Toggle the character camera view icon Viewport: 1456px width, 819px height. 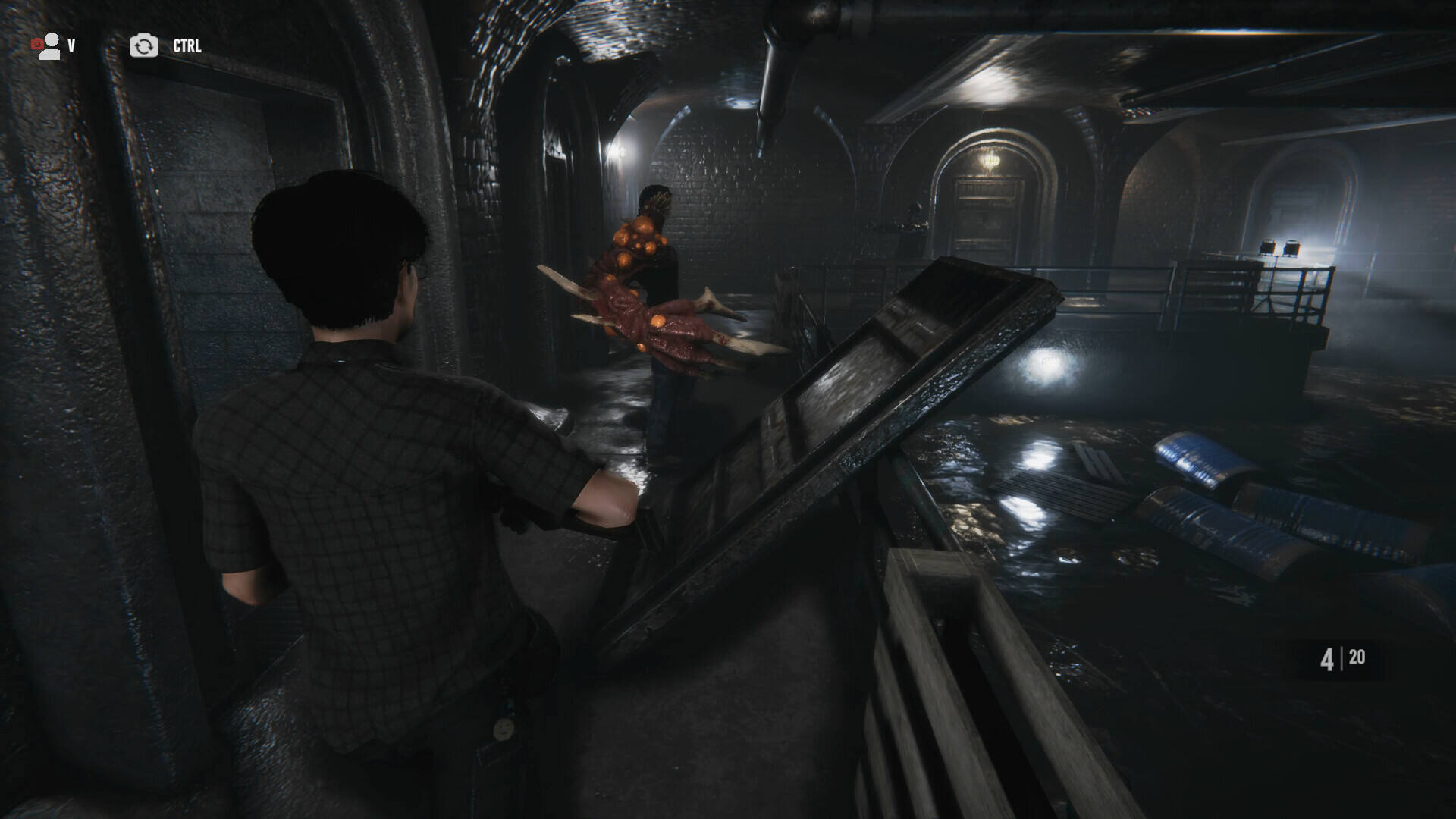coord(47,46)
